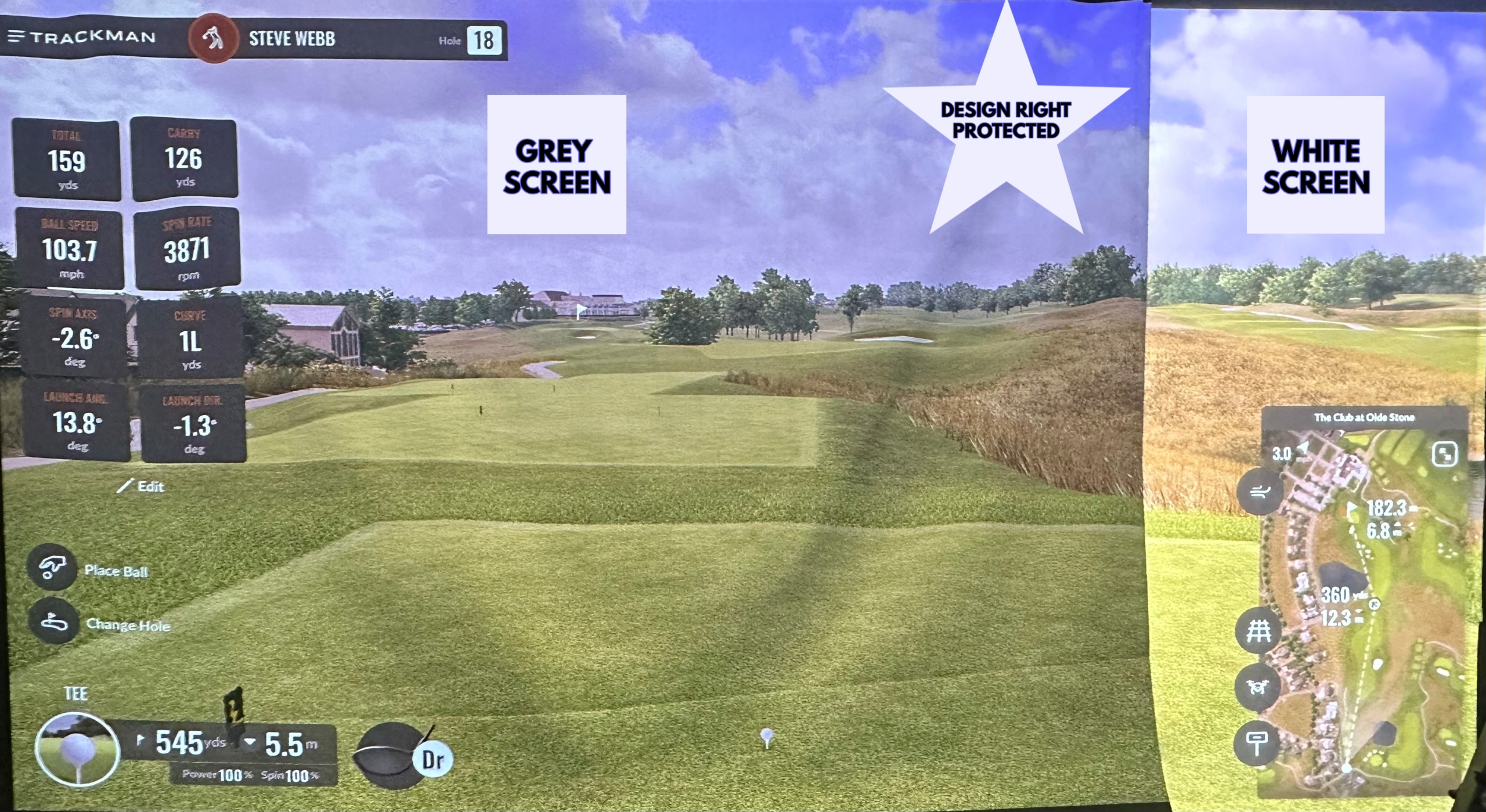Viewport: 1486px width, 812px height.
Task: Select the Ball Speed data tile
Action: click(x=70, y=248)
